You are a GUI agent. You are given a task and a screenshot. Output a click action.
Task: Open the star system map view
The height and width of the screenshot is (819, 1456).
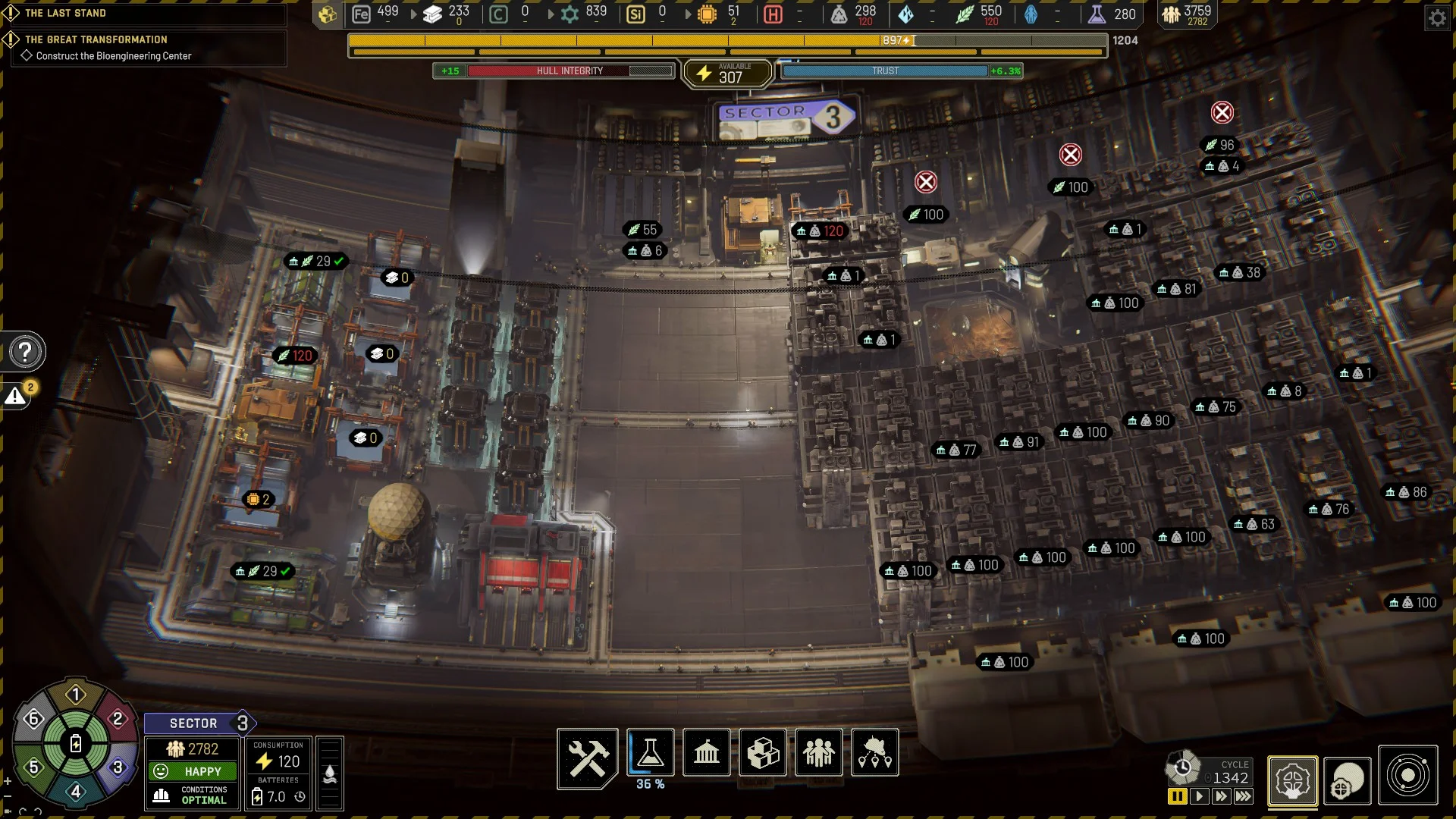(x=1408, y=776)
